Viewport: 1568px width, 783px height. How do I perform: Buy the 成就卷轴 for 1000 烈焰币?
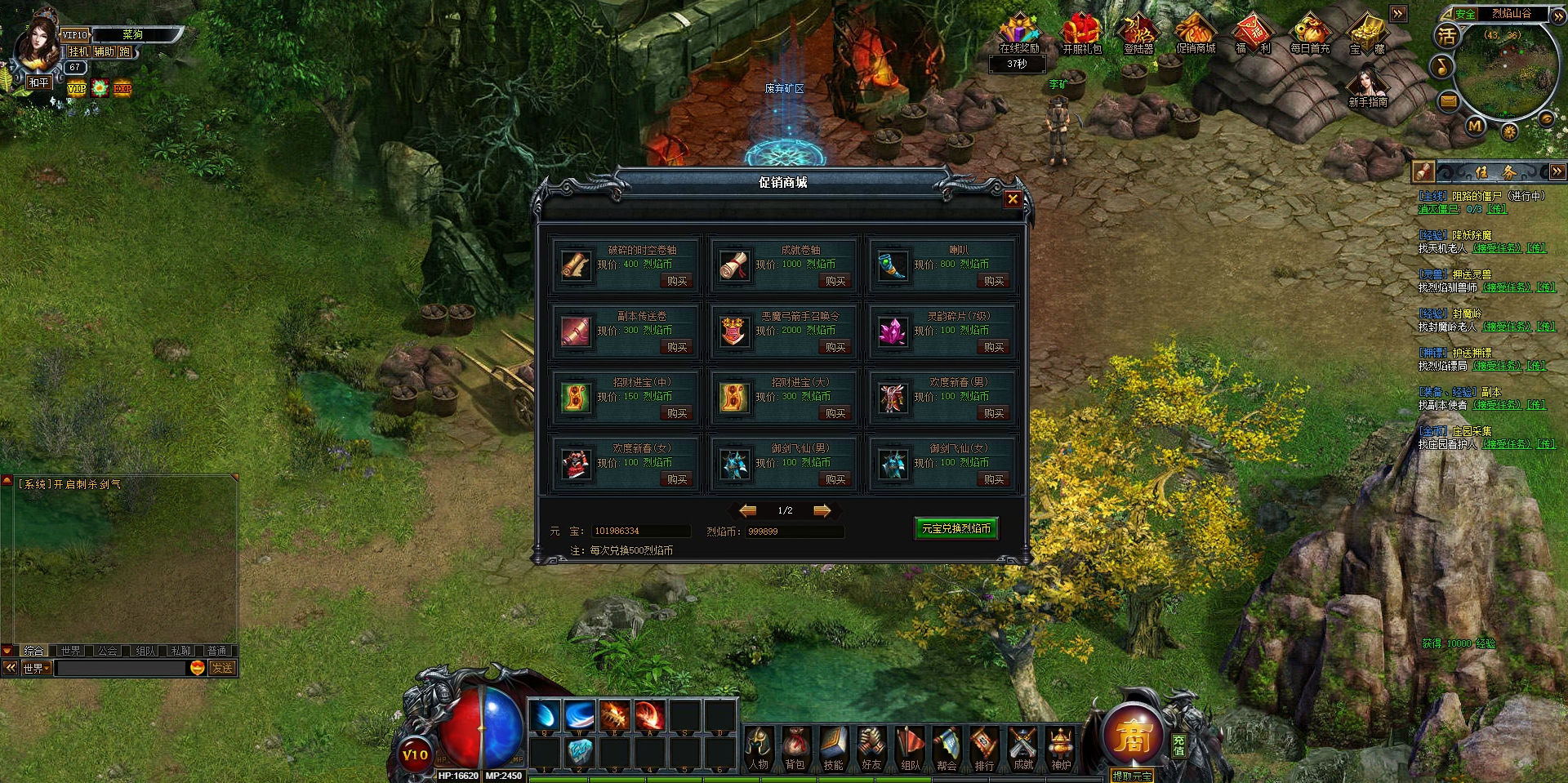pyautogui.click(x=835, y=281)
